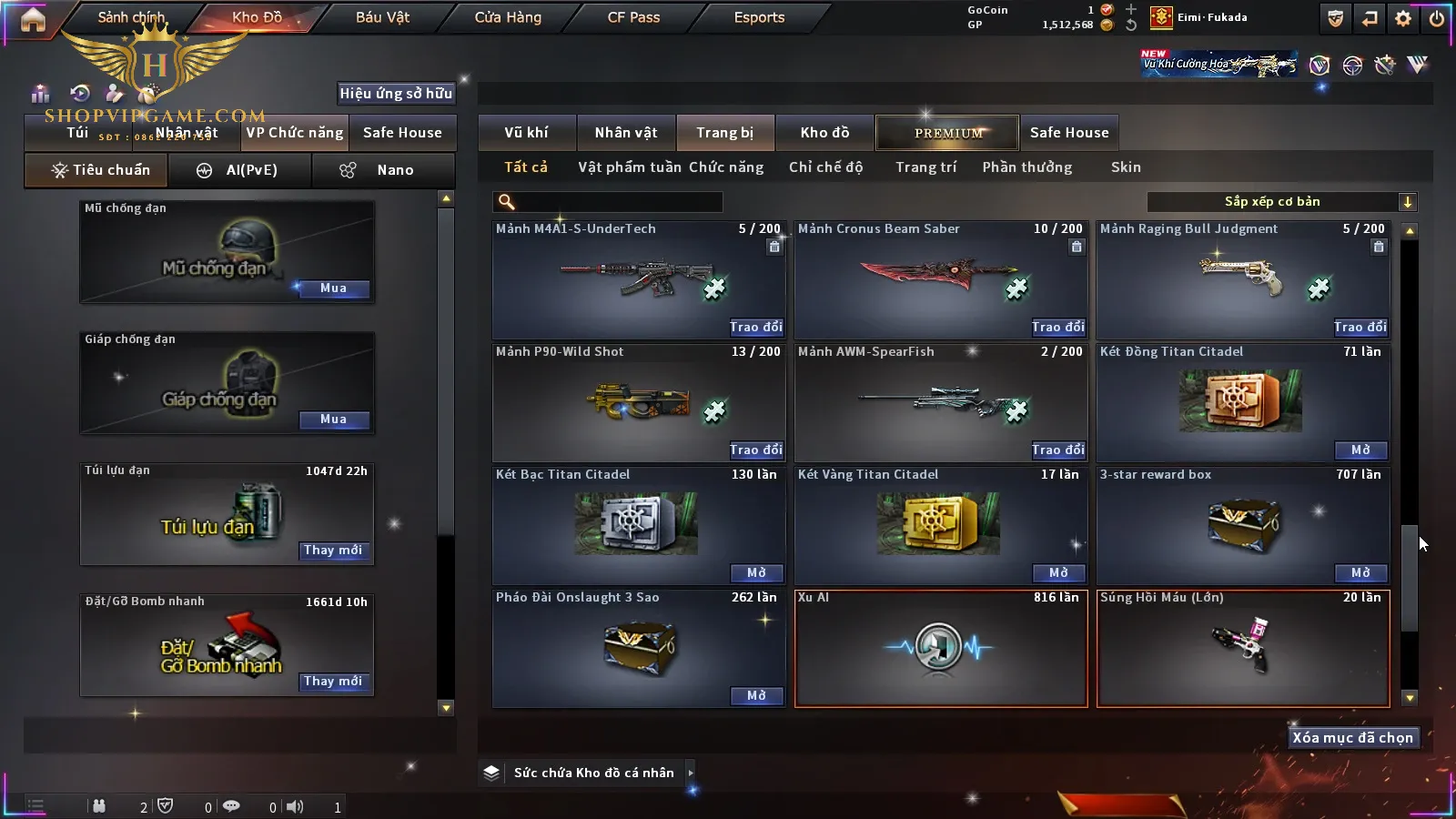The image size is (1456, 819).
Task: Open the Sắp xếp cơ bản dropdown
Action: click(x=1281, y=202)
